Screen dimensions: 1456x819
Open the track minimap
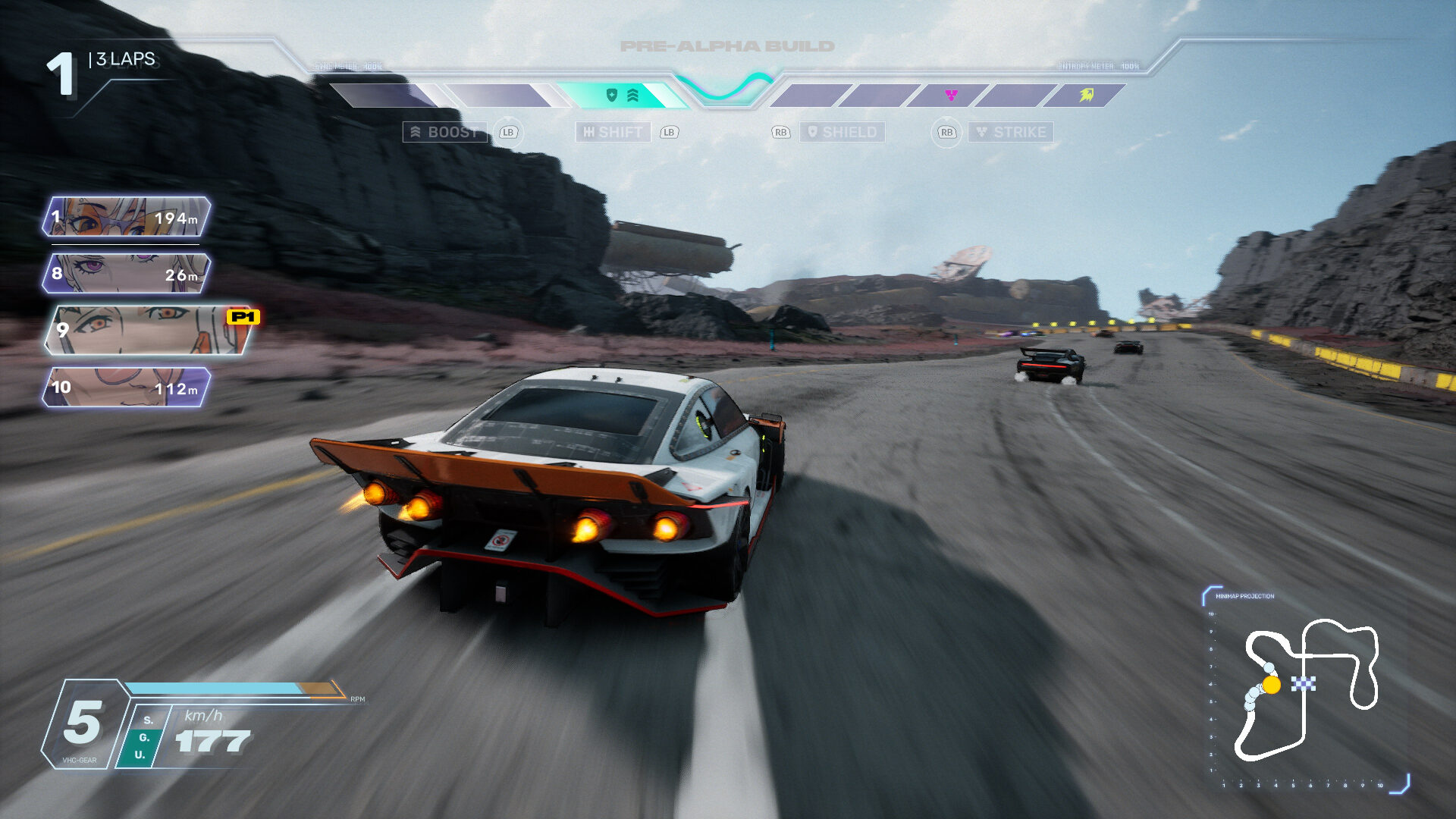tap(1306, 690)
